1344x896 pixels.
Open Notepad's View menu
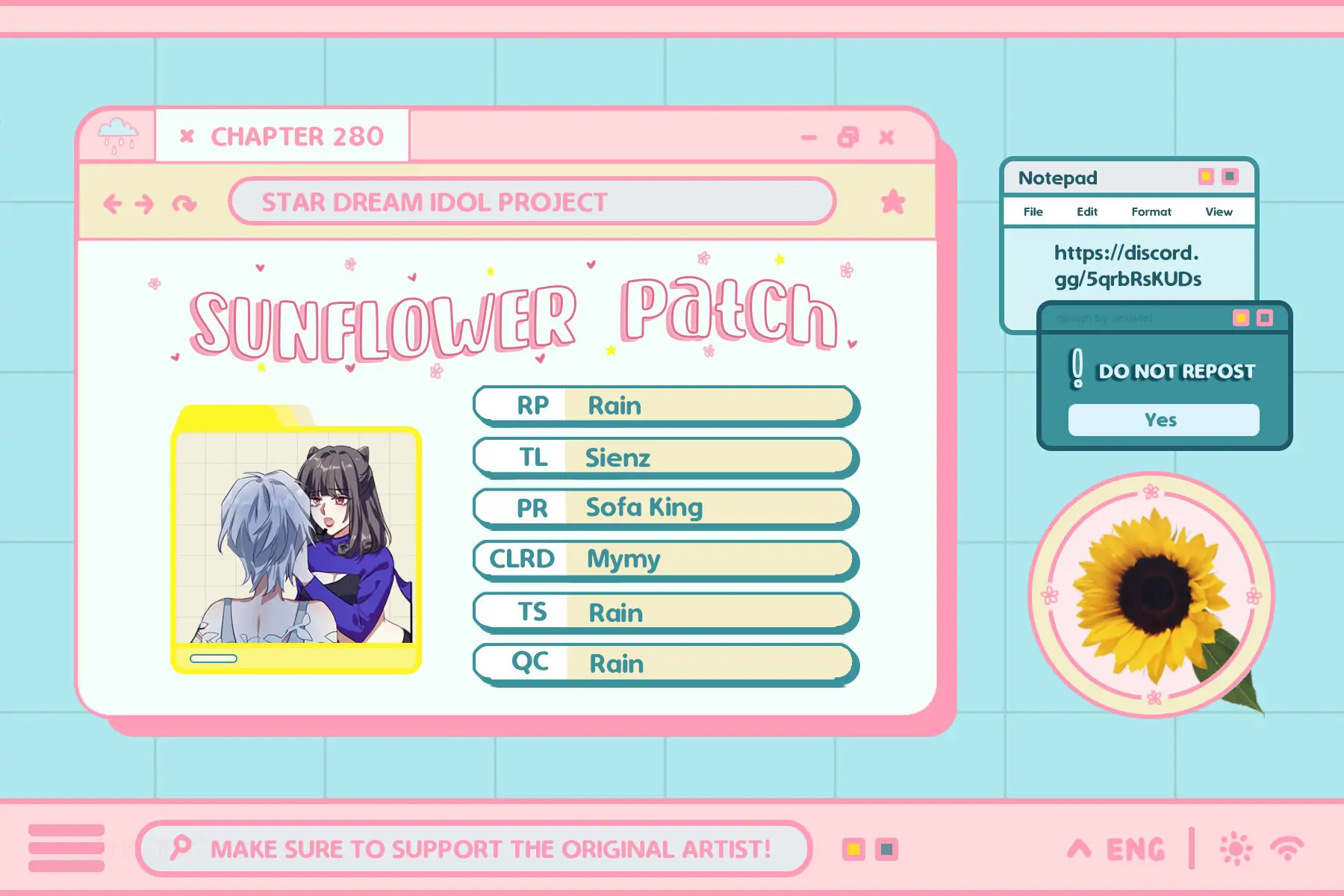(1219, 212)
